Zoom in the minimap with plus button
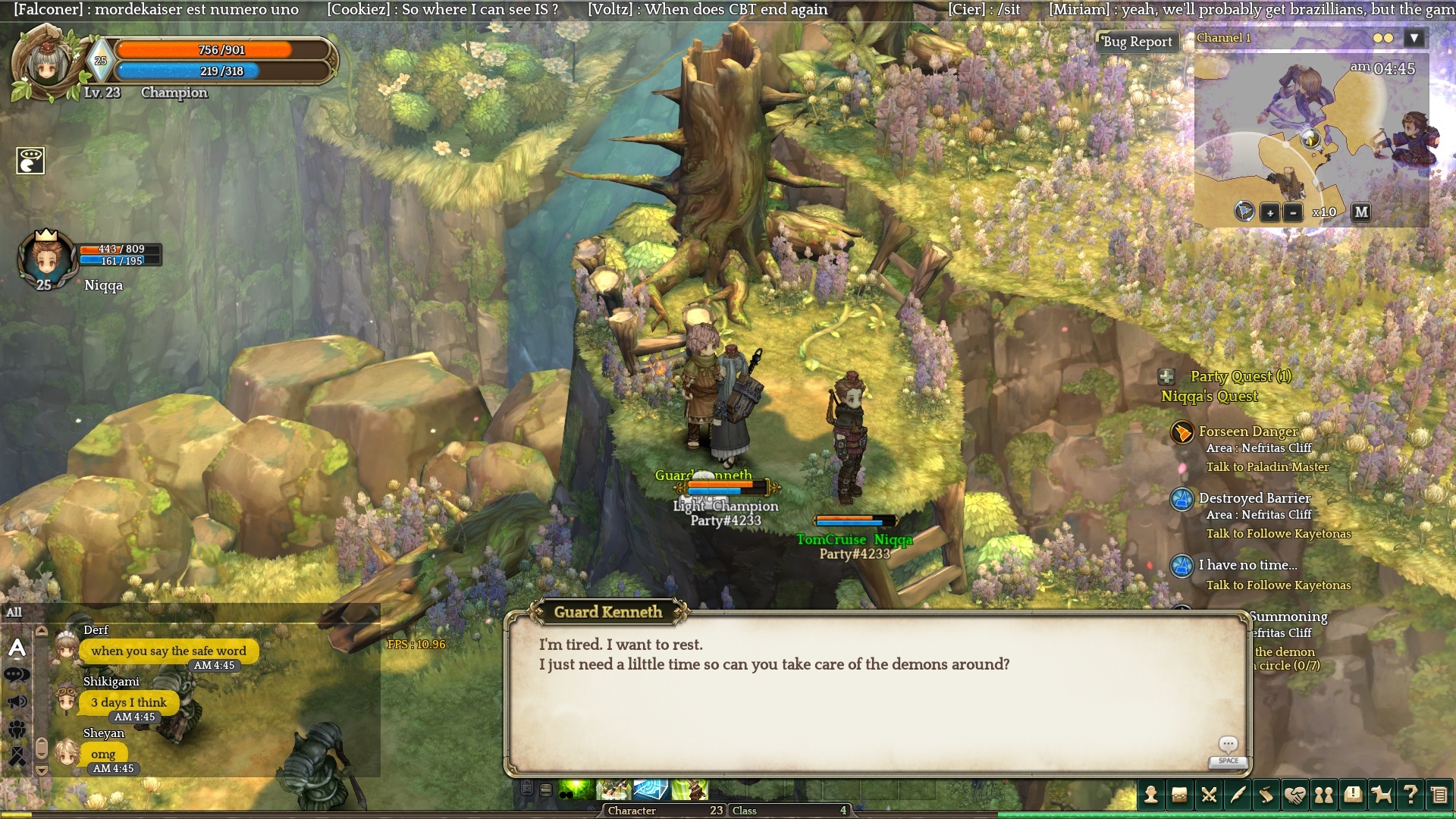 pyautogui.click(x=1270, y=213)
